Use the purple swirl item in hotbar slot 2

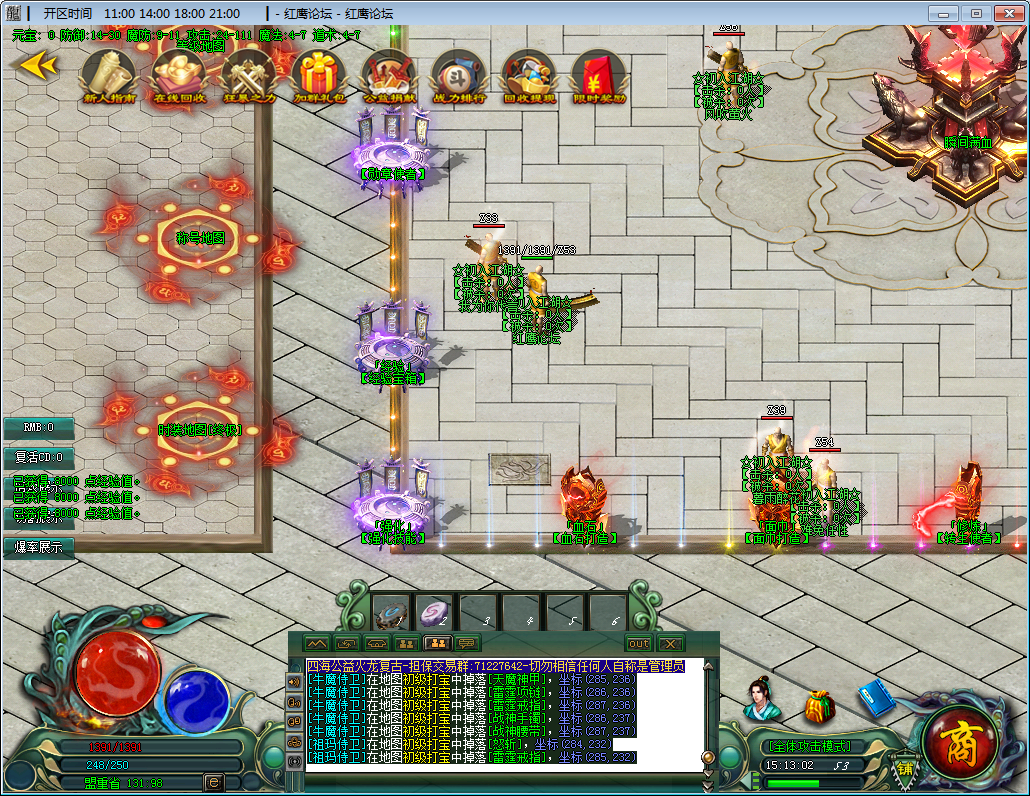pos(434,612)
